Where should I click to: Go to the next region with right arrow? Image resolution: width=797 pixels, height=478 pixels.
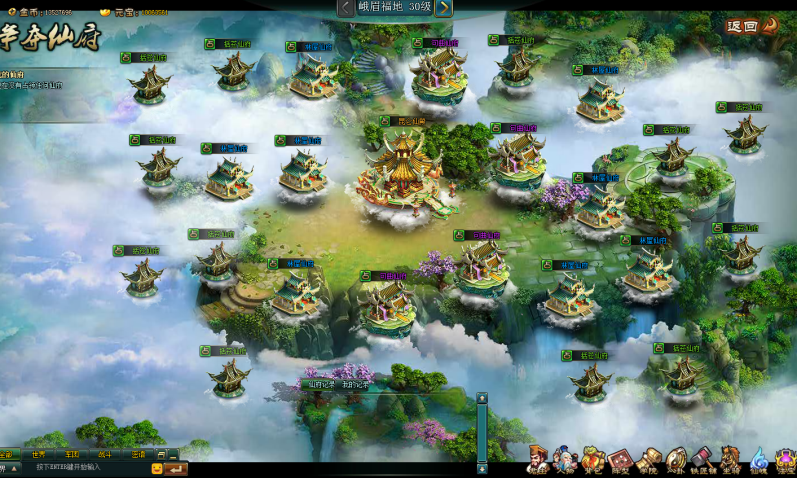[x=444, y=8]
